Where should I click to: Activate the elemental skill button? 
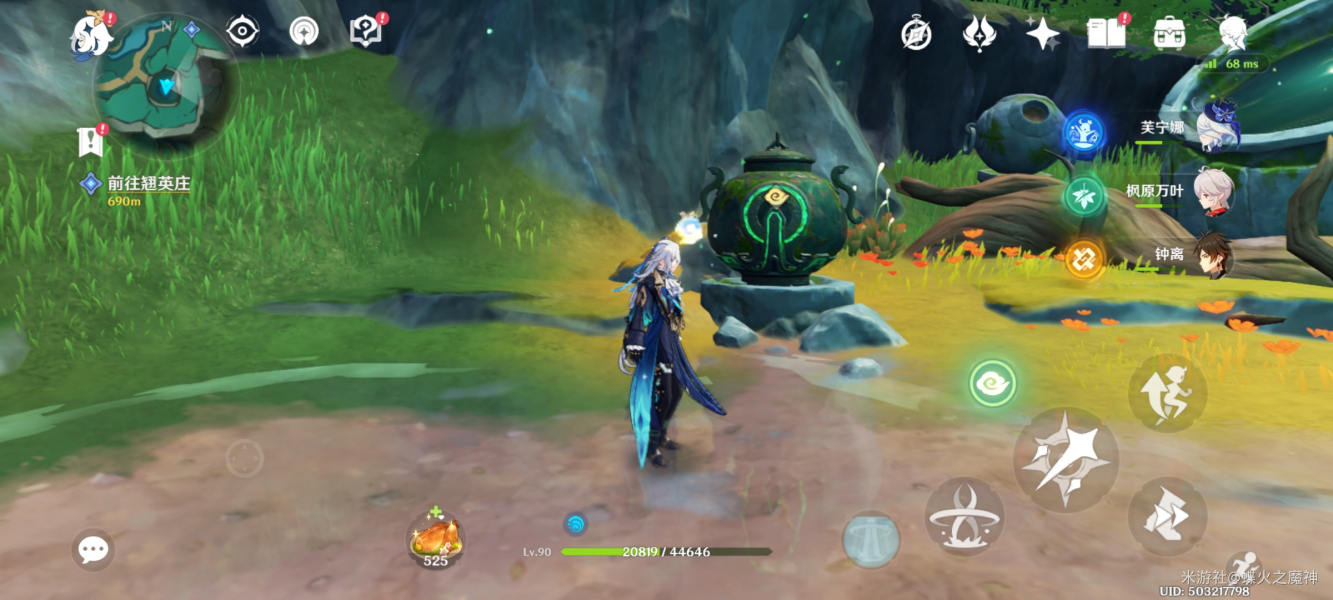pyautogui.click(x=964, y=517)
